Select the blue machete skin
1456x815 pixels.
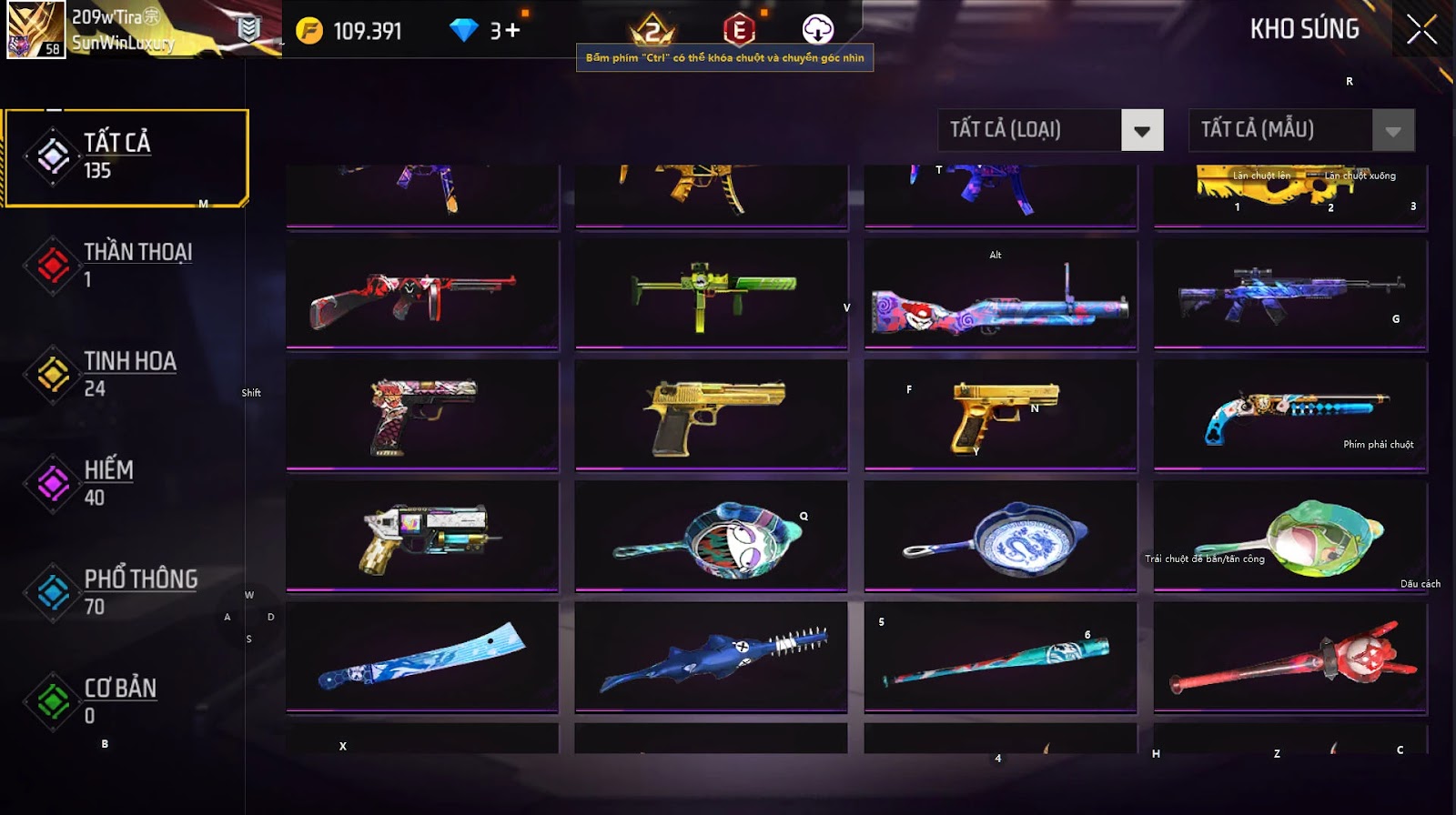(x=422, y=657)
